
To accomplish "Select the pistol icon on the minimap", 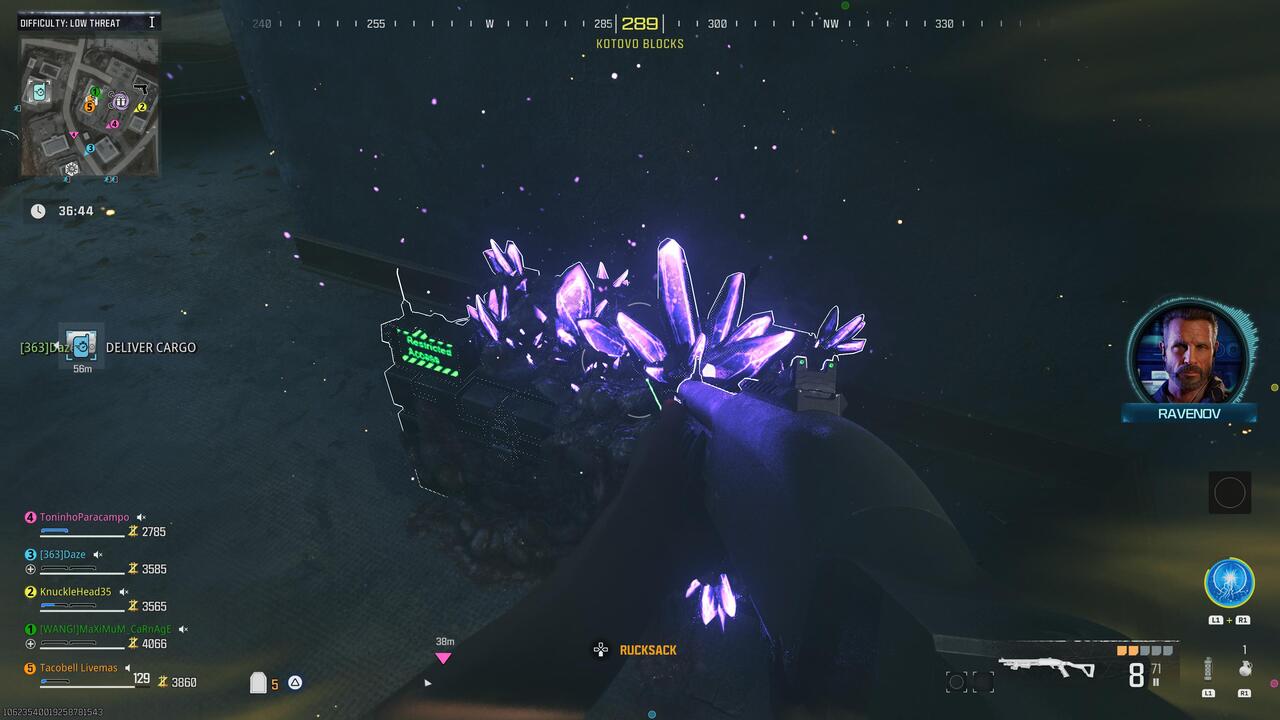I will [140, 89].
